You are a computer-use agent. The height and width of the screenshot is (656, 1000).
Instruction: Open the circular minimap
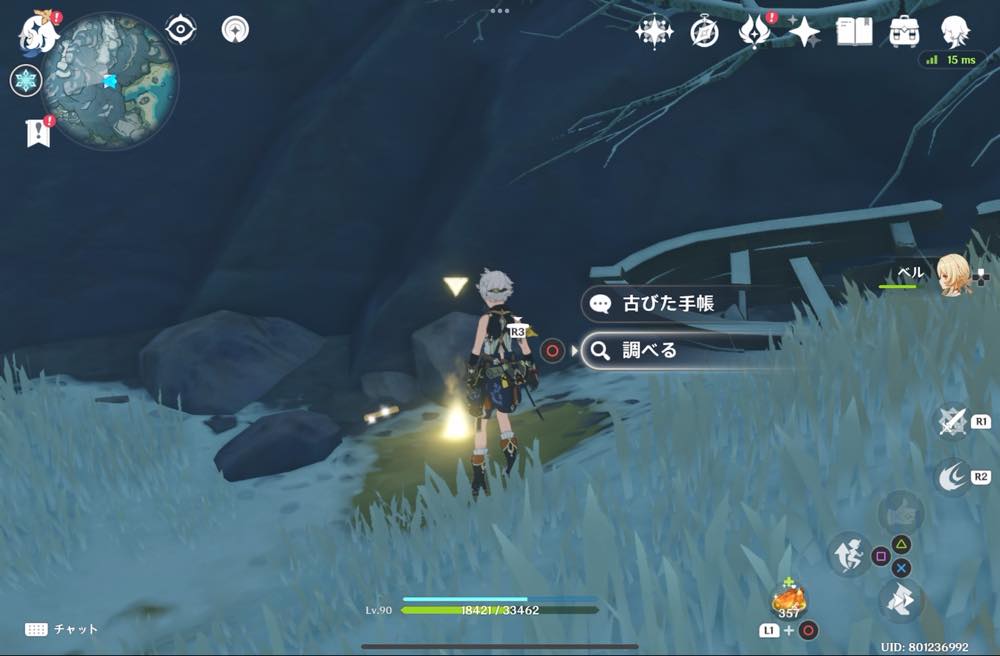point(110,81)
